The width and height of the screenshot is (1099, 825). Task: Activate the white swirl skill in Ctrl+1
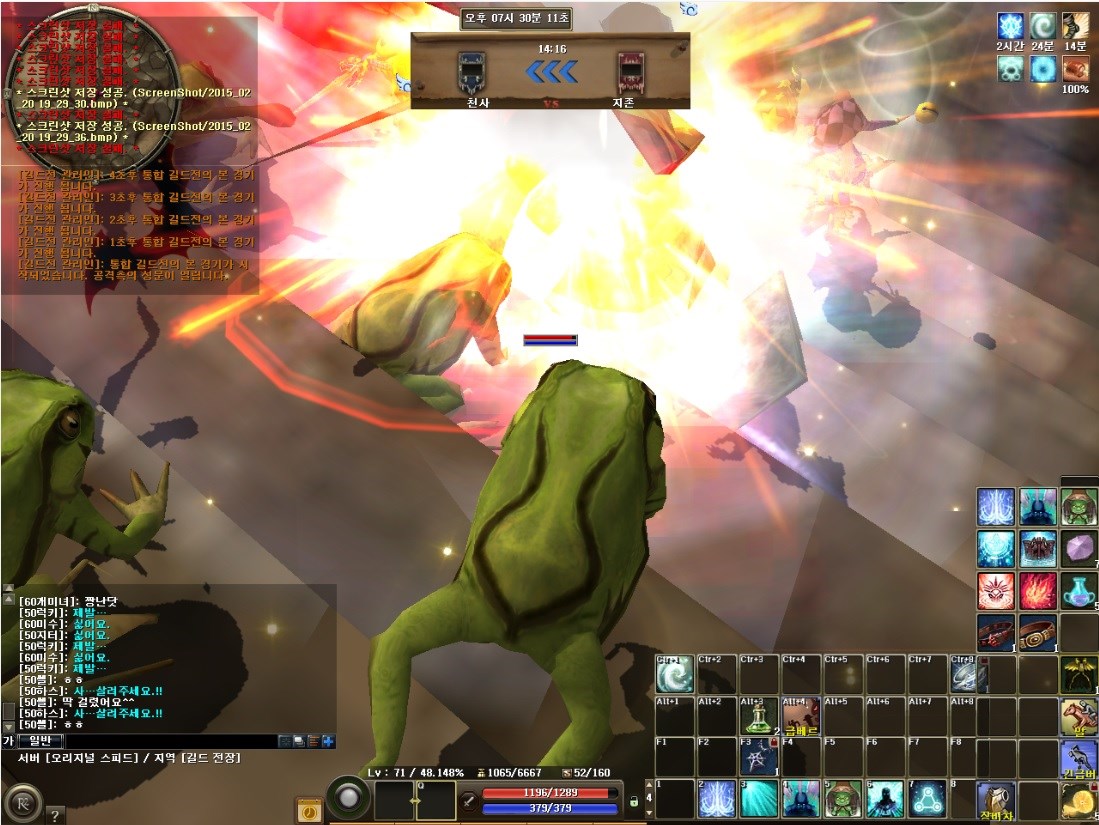[x=675, y=674]
